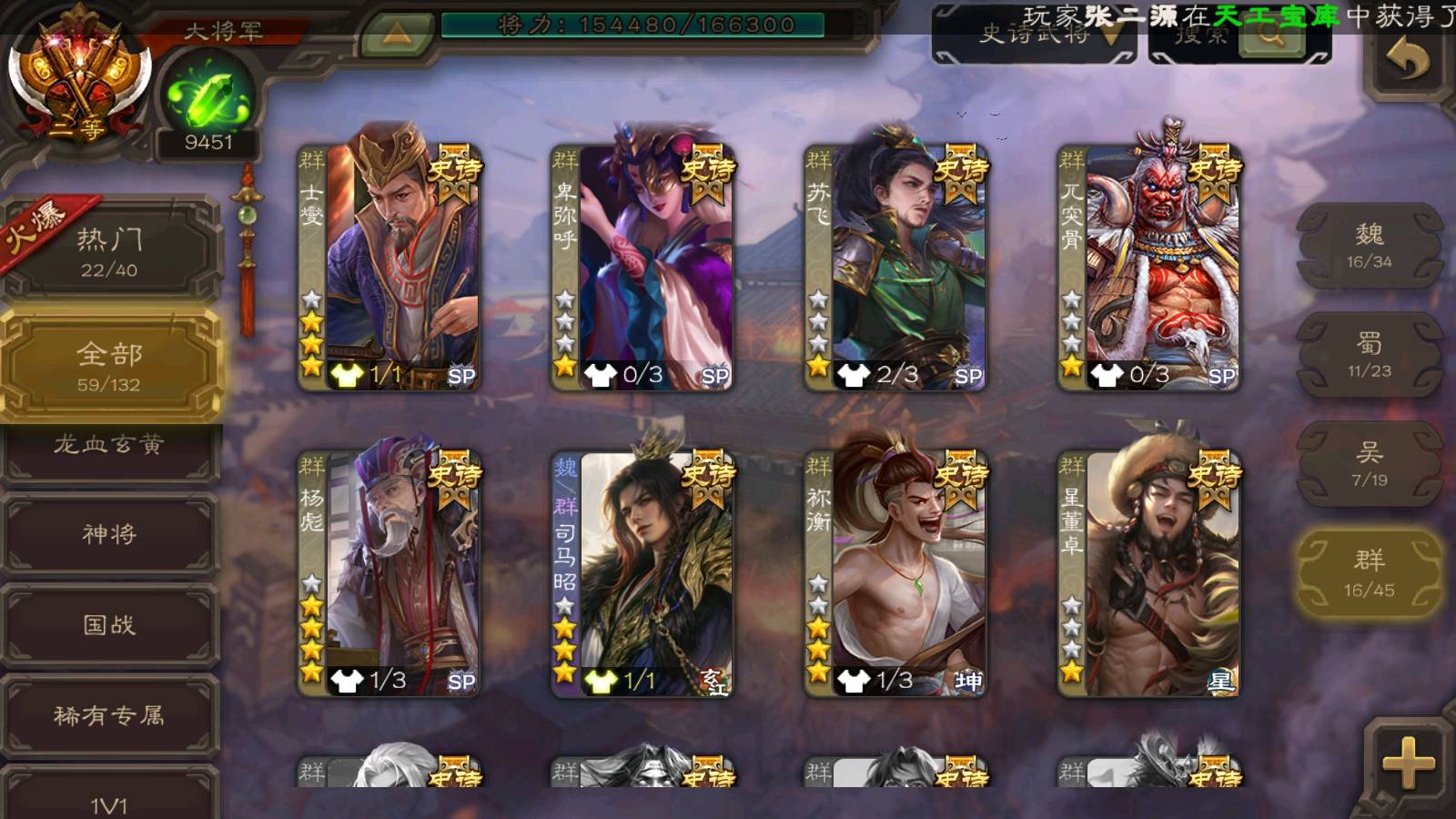The image size is (1456, 819).
Task: Tap the golden plus button
Action: pos(1408,763)
